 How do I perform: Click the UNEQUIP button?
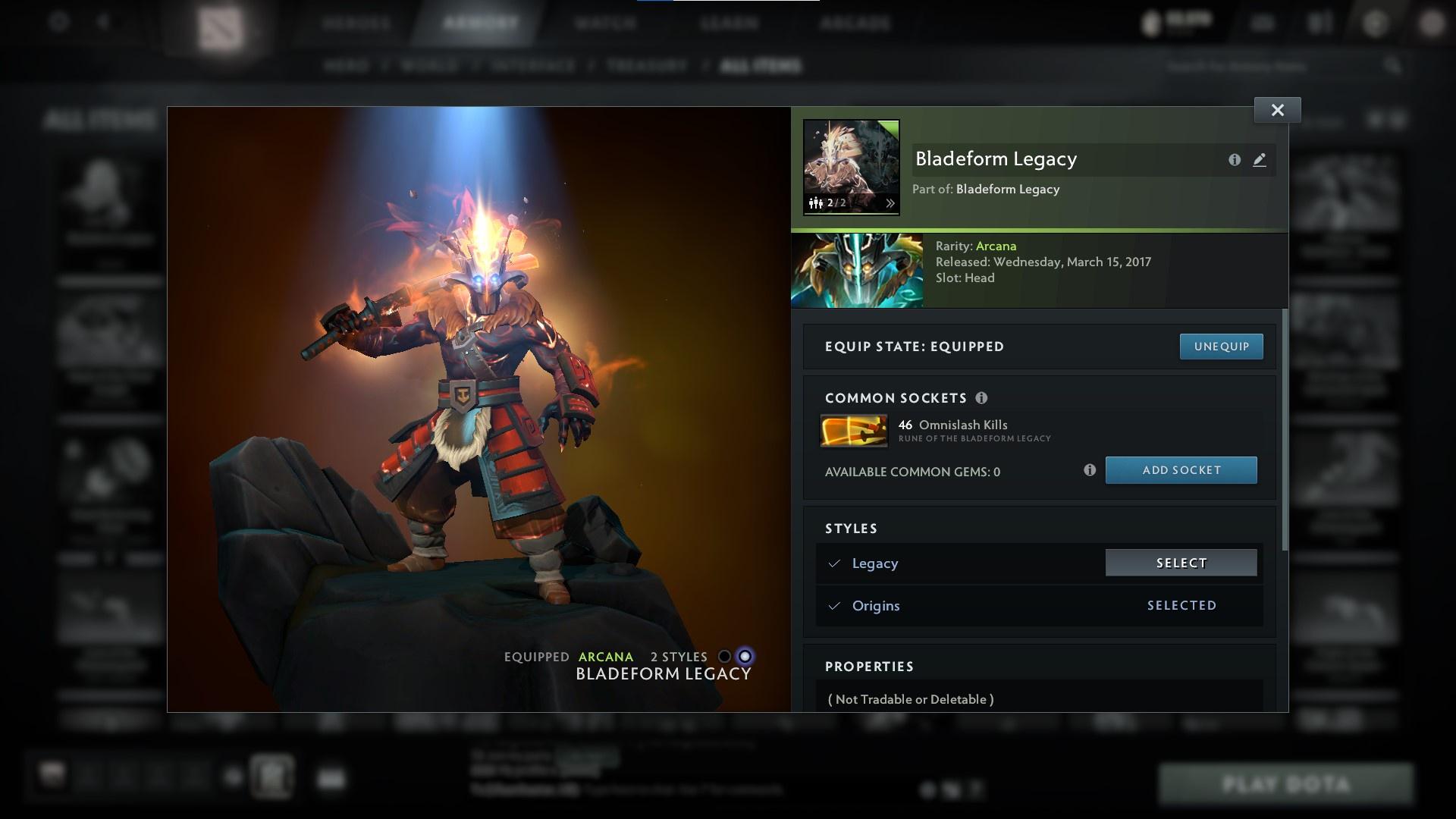[1221, 347]
